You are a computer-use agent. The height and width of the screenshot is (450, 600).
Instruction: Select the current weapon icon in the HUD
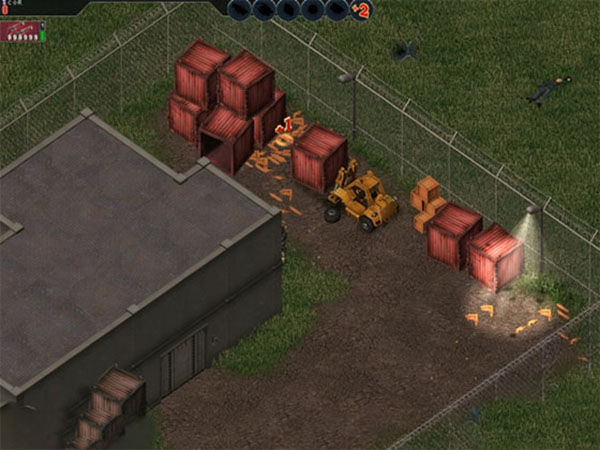[x=20, y=31]
